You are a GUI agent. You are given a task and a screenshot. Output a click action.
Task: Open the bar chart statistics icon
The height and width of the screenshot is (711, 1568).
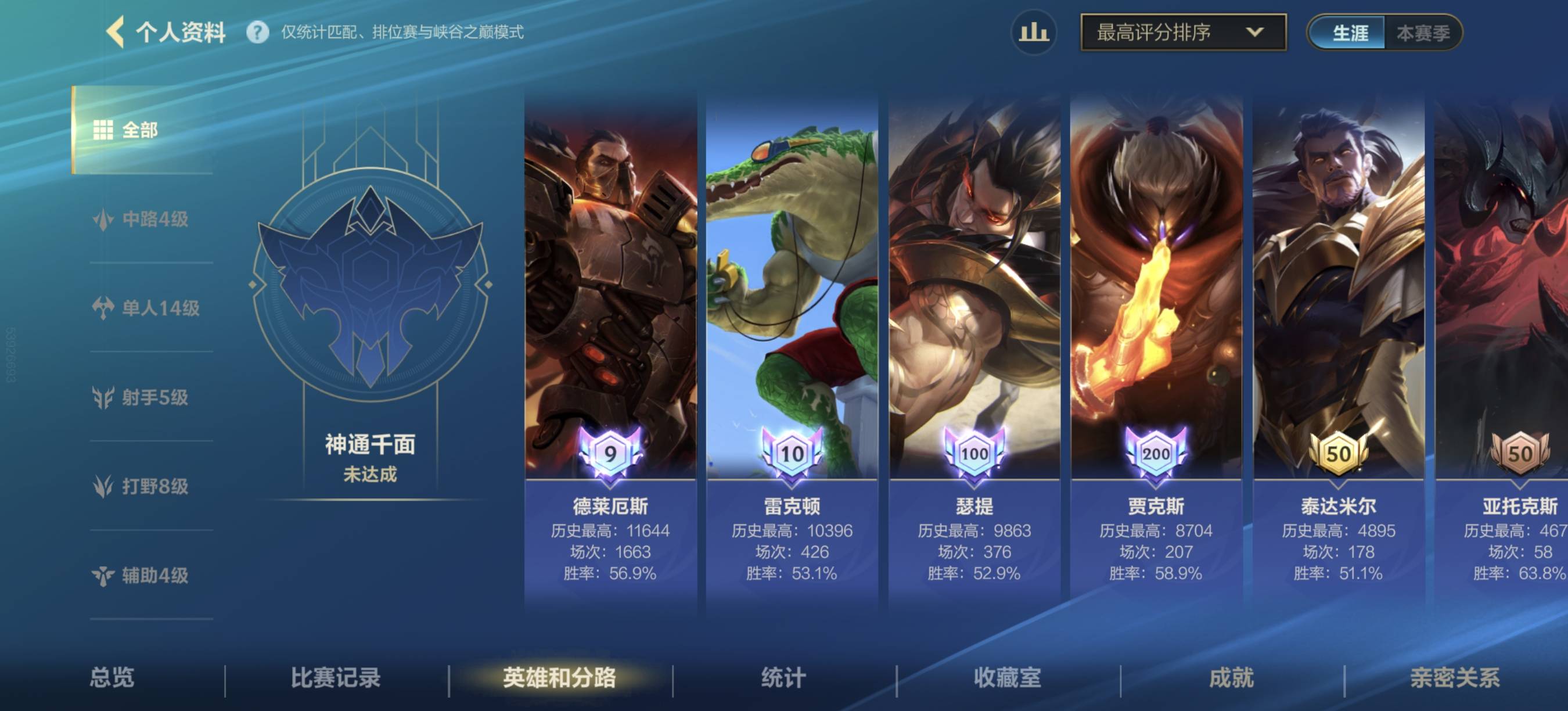(1033, 33)
